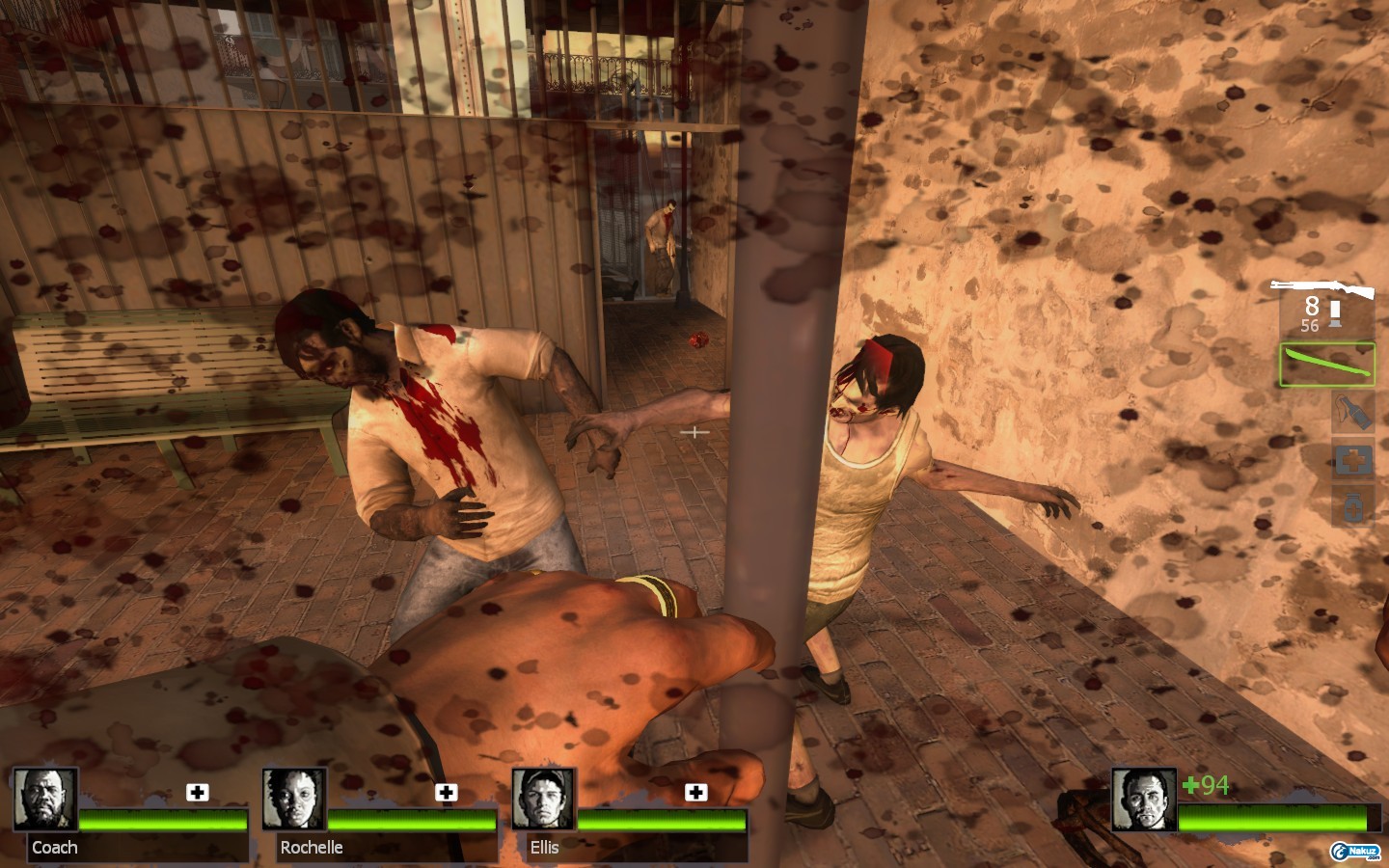
Task: Click Rochelle's teammate portrait
Action: click(294, 799)
